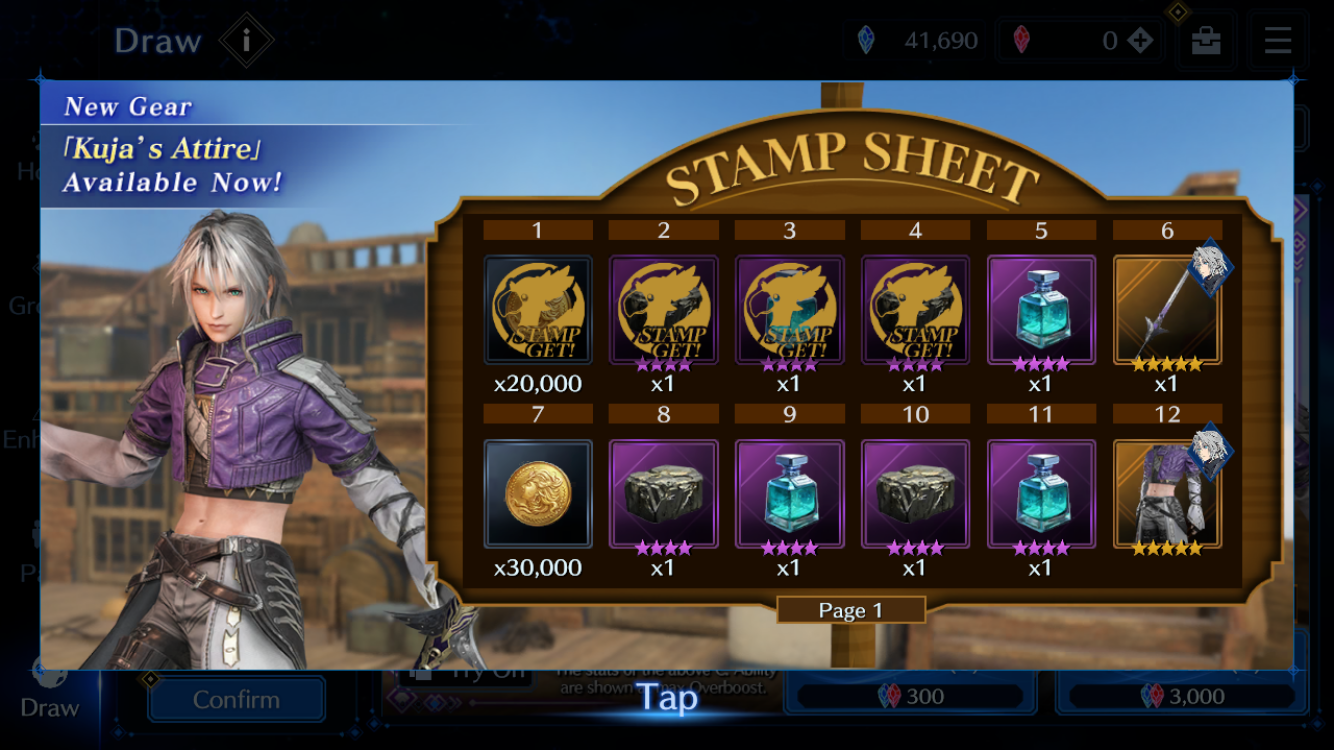Click the Confirm button

pos(236,699)
